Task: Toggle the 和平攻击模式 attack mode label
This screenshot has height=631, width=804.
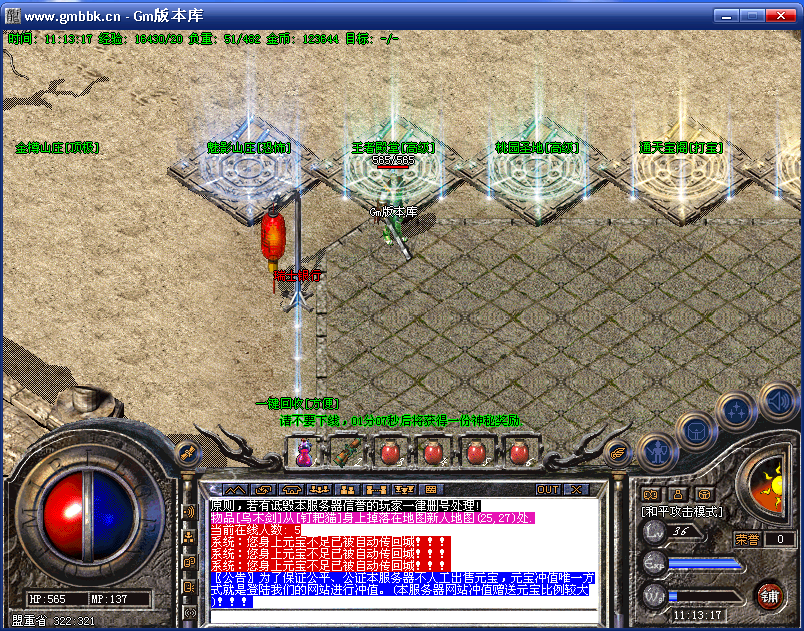Action: (x=681, y=511)
